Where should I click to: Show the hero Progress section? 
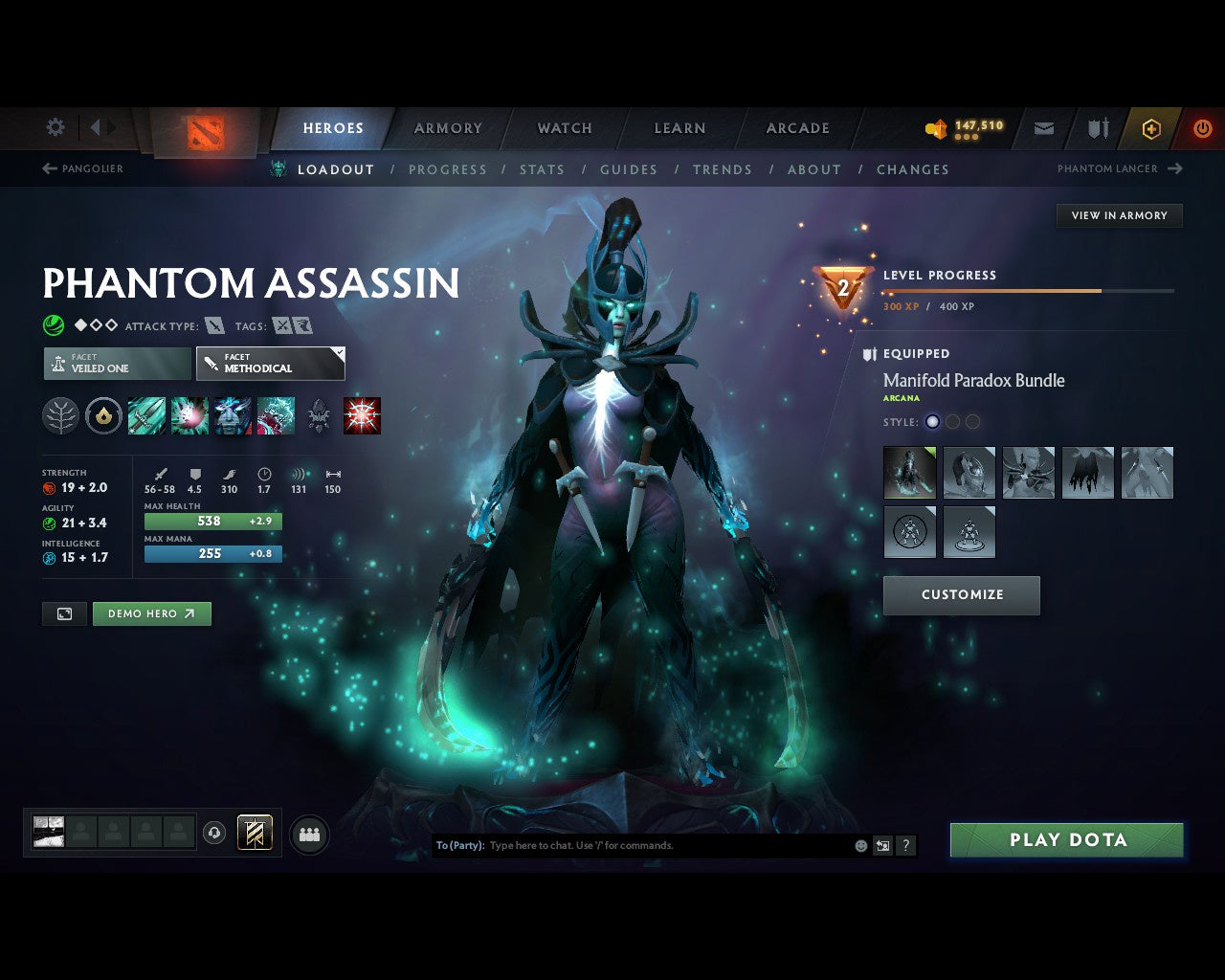tap(448, 169)
